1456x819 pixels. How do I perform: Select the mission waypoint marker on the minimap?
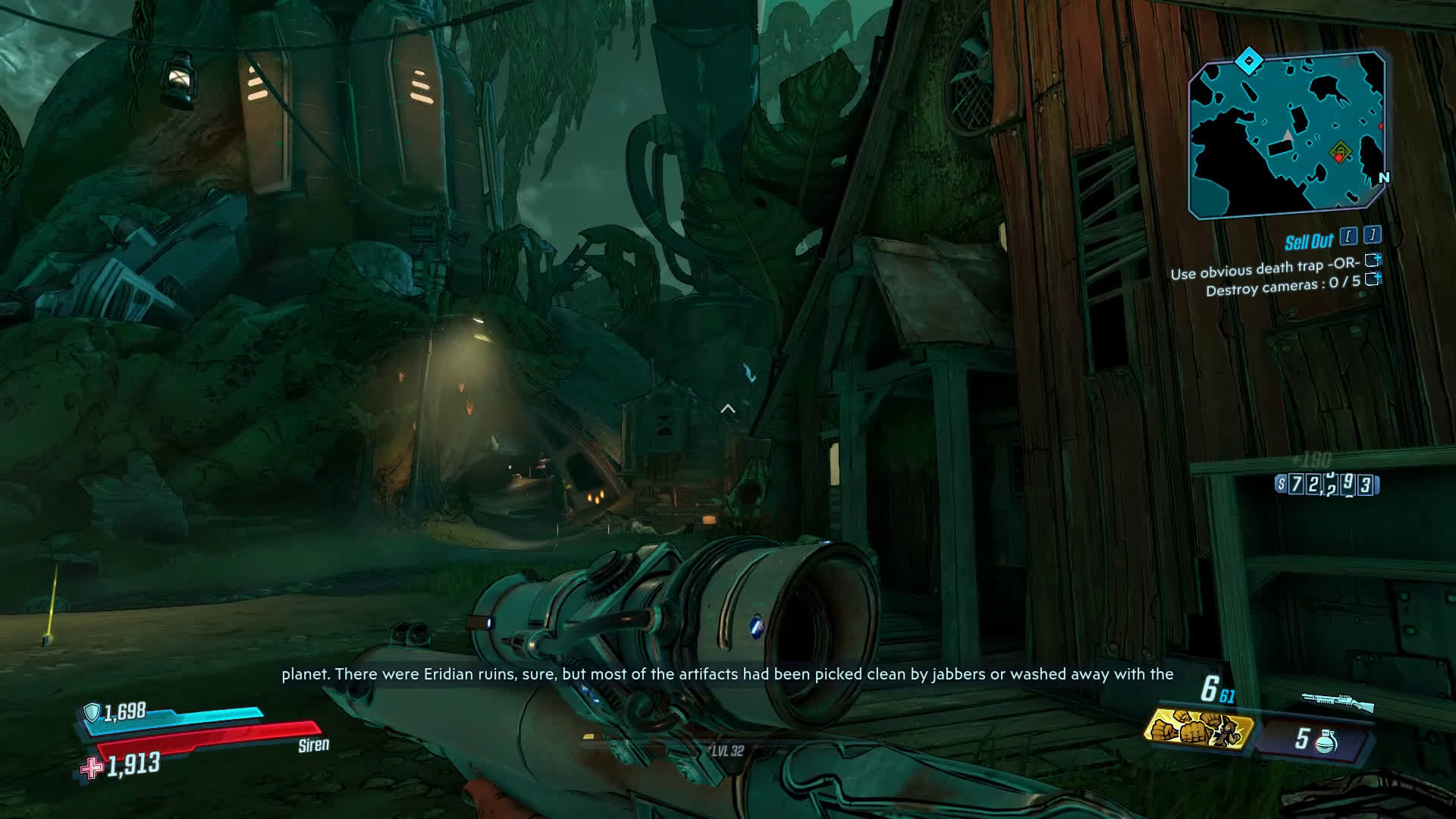tap(1340, 152)
